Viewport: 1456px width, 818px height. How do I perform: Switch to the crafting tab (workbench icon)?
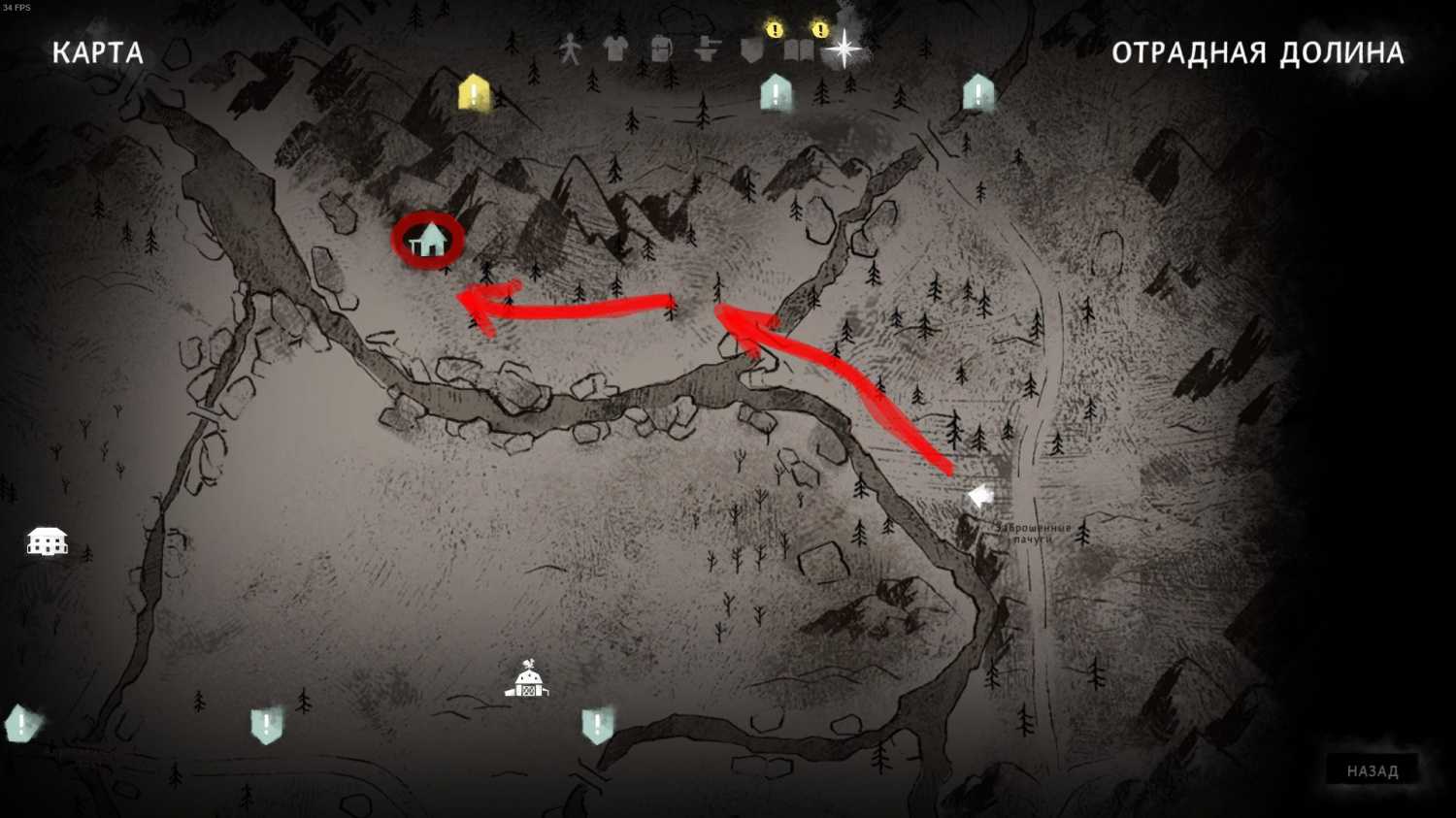[707, 49]
